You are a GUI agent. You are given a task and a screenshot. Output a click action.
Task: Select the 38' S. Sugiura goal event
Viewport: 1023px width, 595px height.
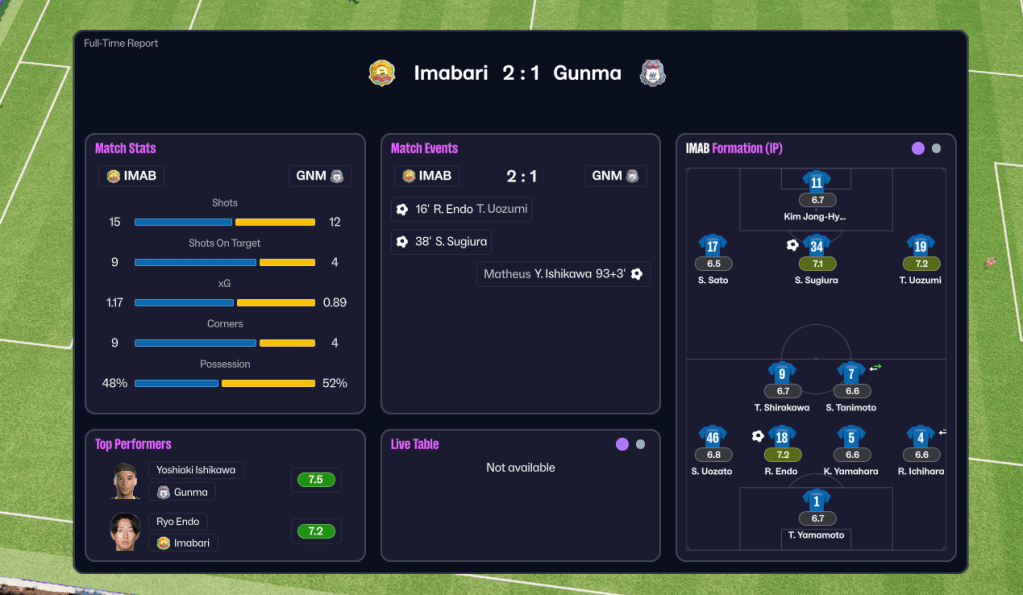click(x=442, y=241)
